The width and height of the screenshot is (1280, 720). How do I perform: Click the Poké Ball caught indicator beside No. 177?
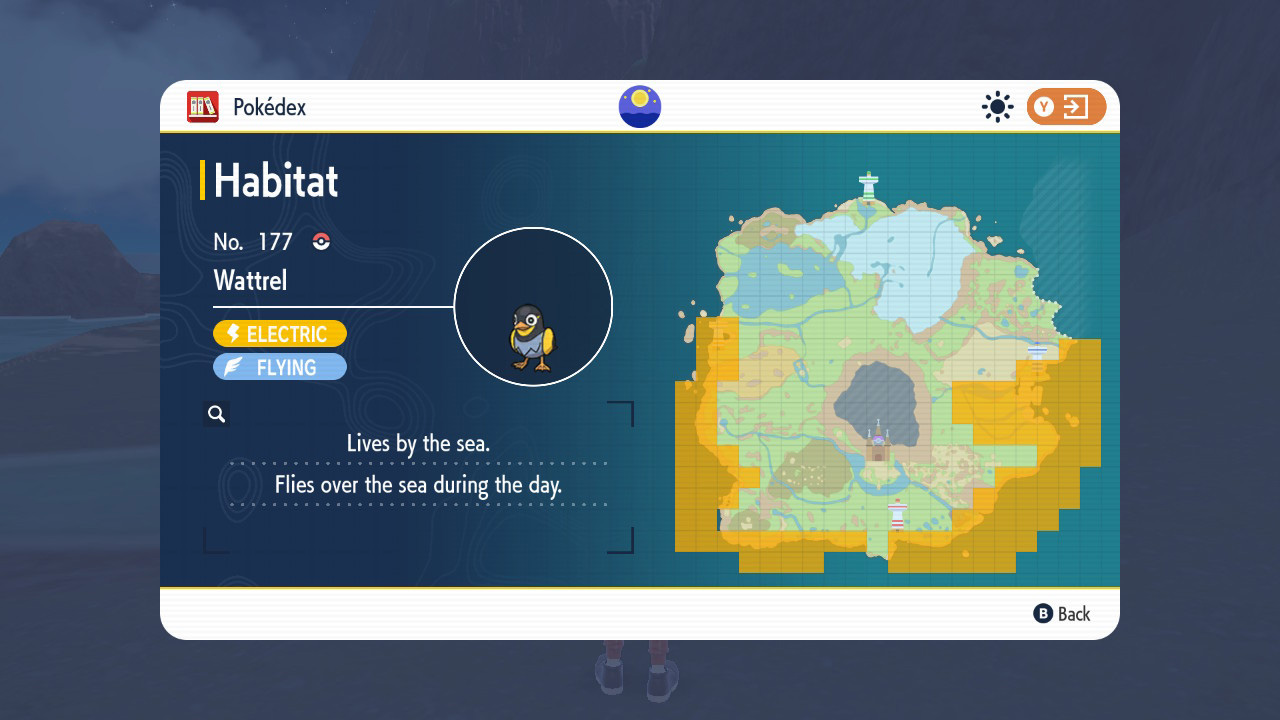point(320,242)
